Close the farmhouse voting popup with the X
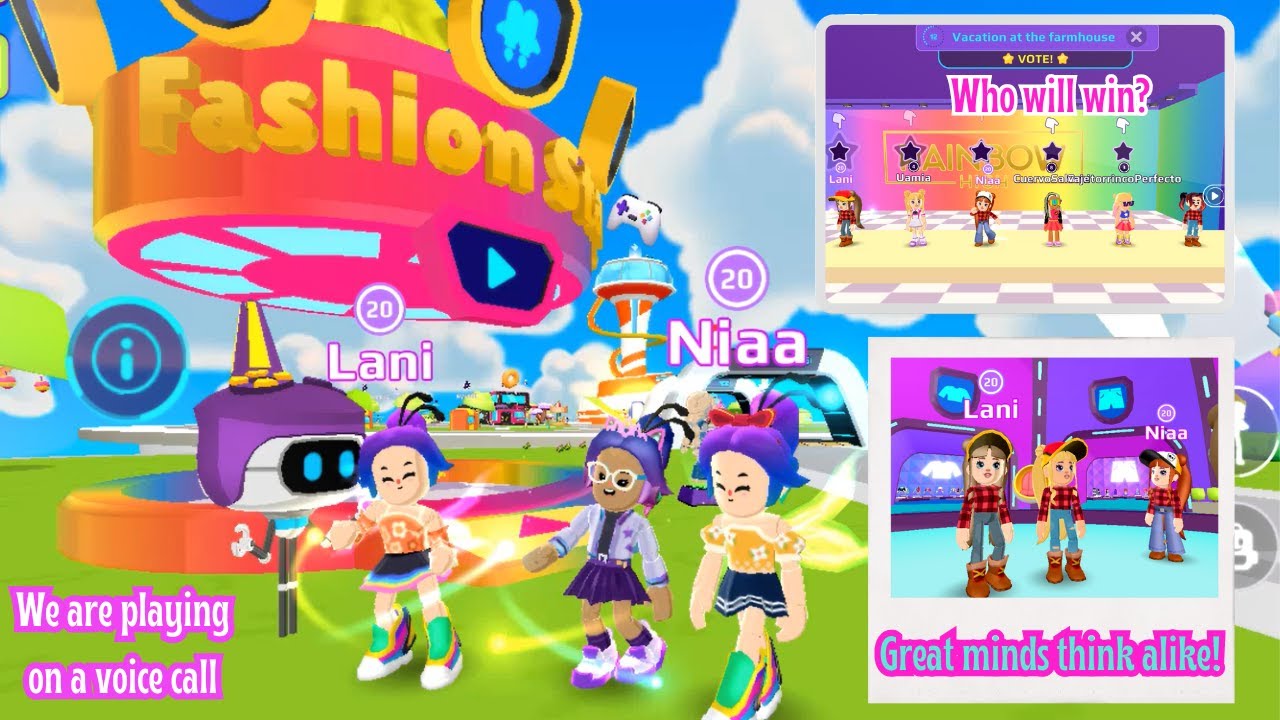This screenshot has width=1280, height=720. [1137, 37]
